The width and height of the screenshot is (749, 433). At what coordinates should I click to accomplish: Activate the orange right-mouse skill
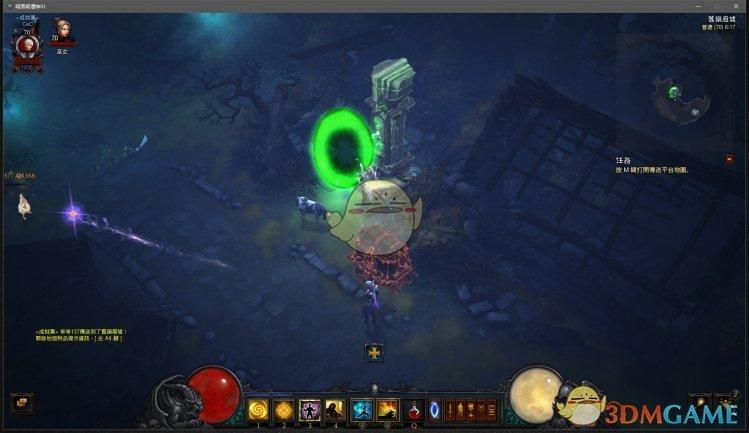click(387, 408)
